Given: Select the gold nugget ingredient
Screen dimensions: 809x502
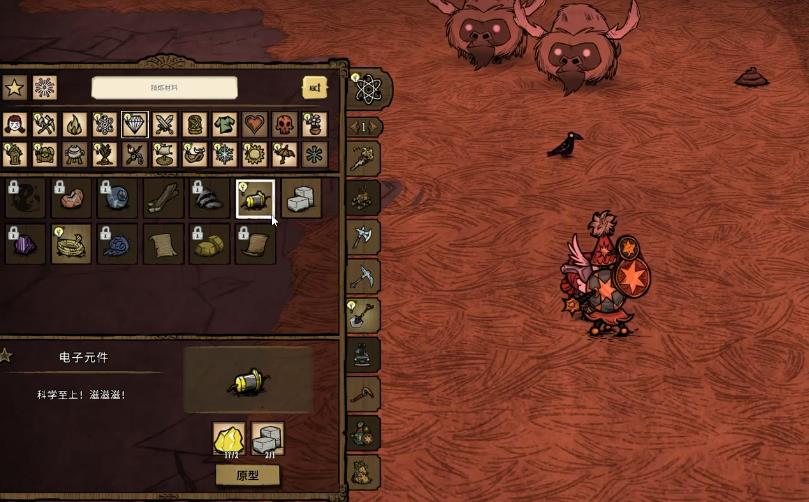Looking at the screenshot, I should tap(228, 439).
